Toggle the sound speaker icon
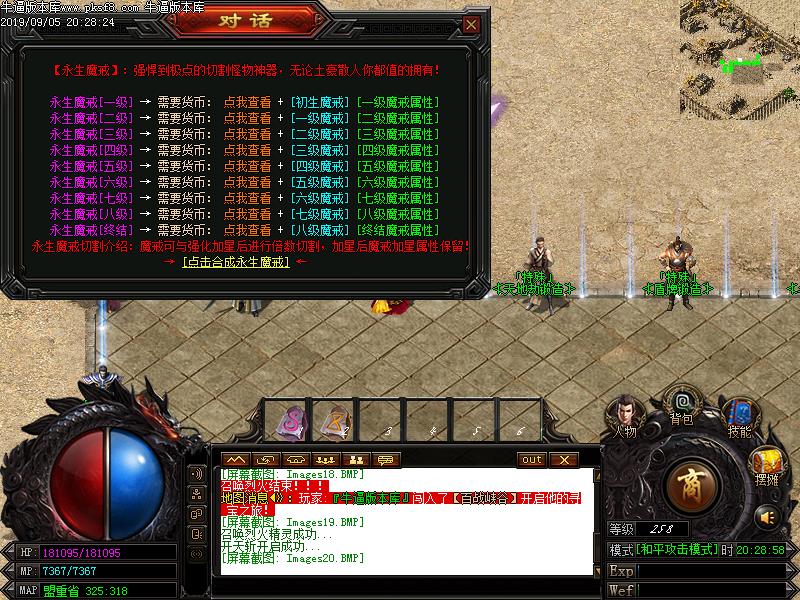Screen dimensions: 800x600 [767, 516]
